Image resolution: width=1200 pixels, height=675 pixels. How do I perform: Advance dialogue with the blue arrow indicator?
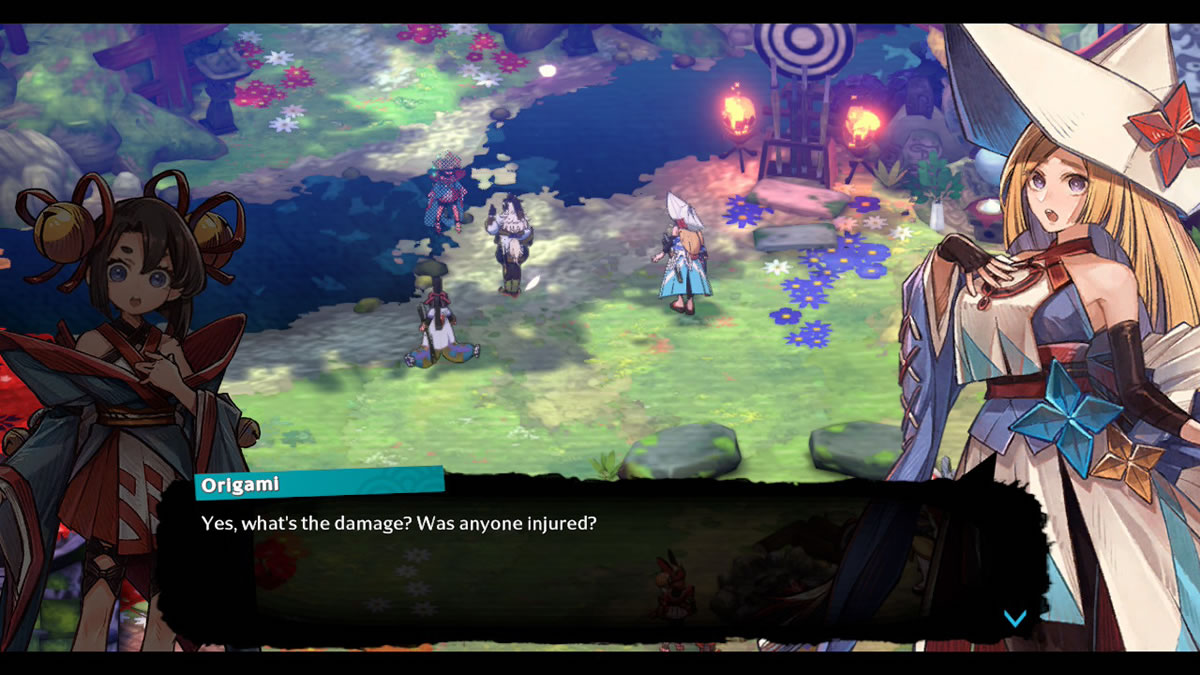point(1015,618)
